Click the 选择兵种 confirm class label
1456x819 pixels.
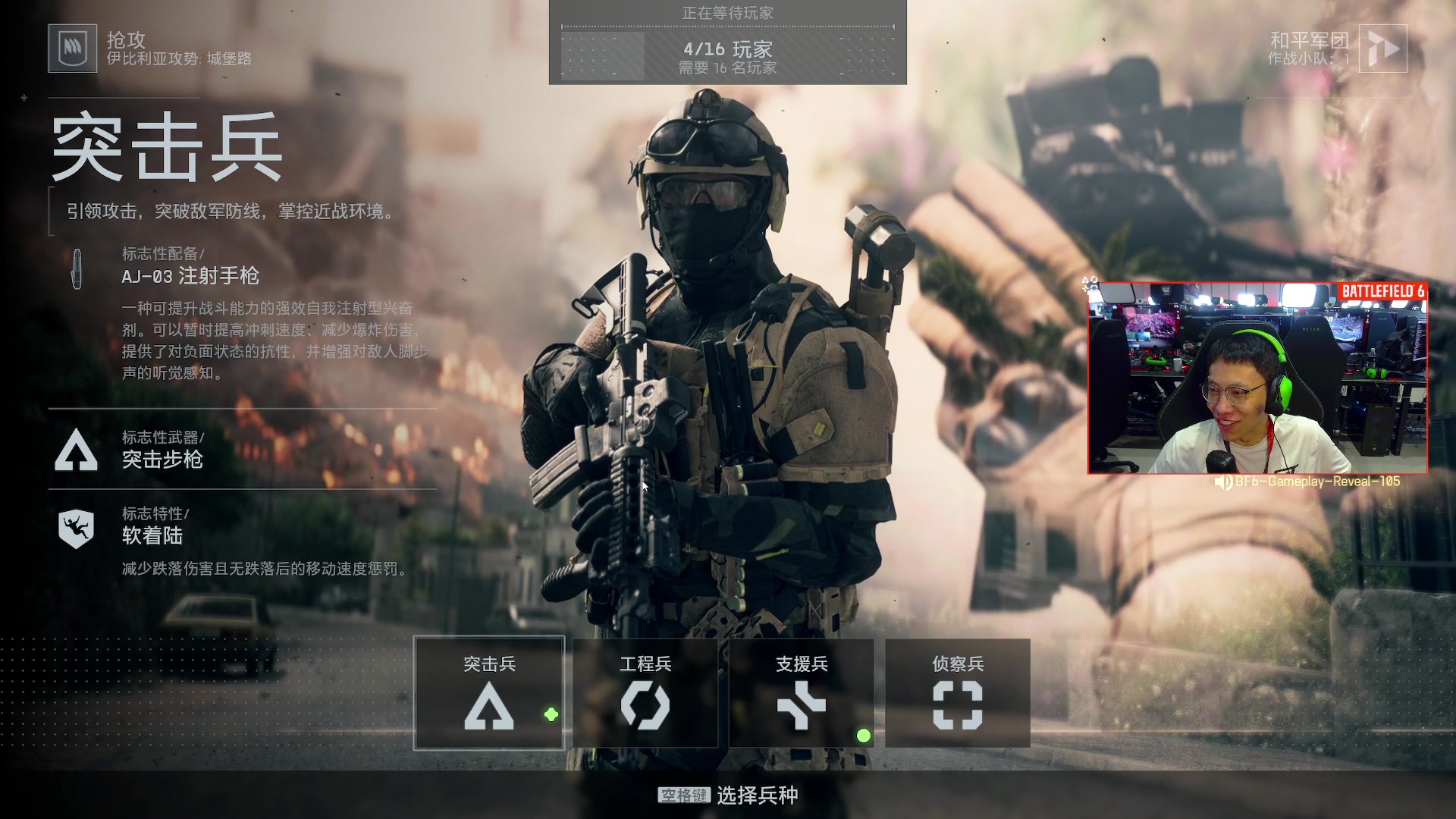pyautogui.click(x=757, y=795)
